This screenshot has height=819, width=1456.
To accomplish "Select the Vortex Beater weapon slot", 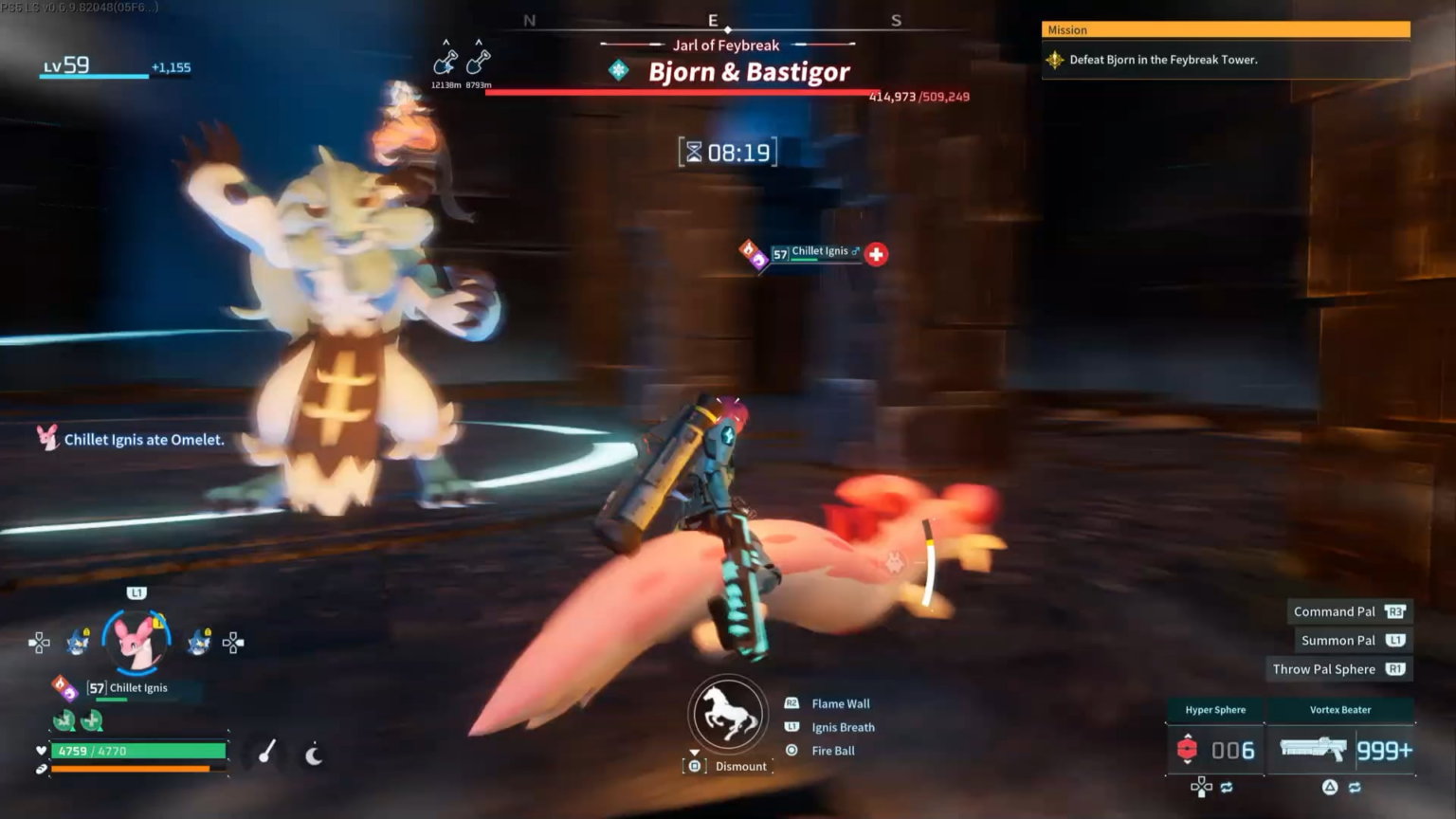I will coord(1340,749).
